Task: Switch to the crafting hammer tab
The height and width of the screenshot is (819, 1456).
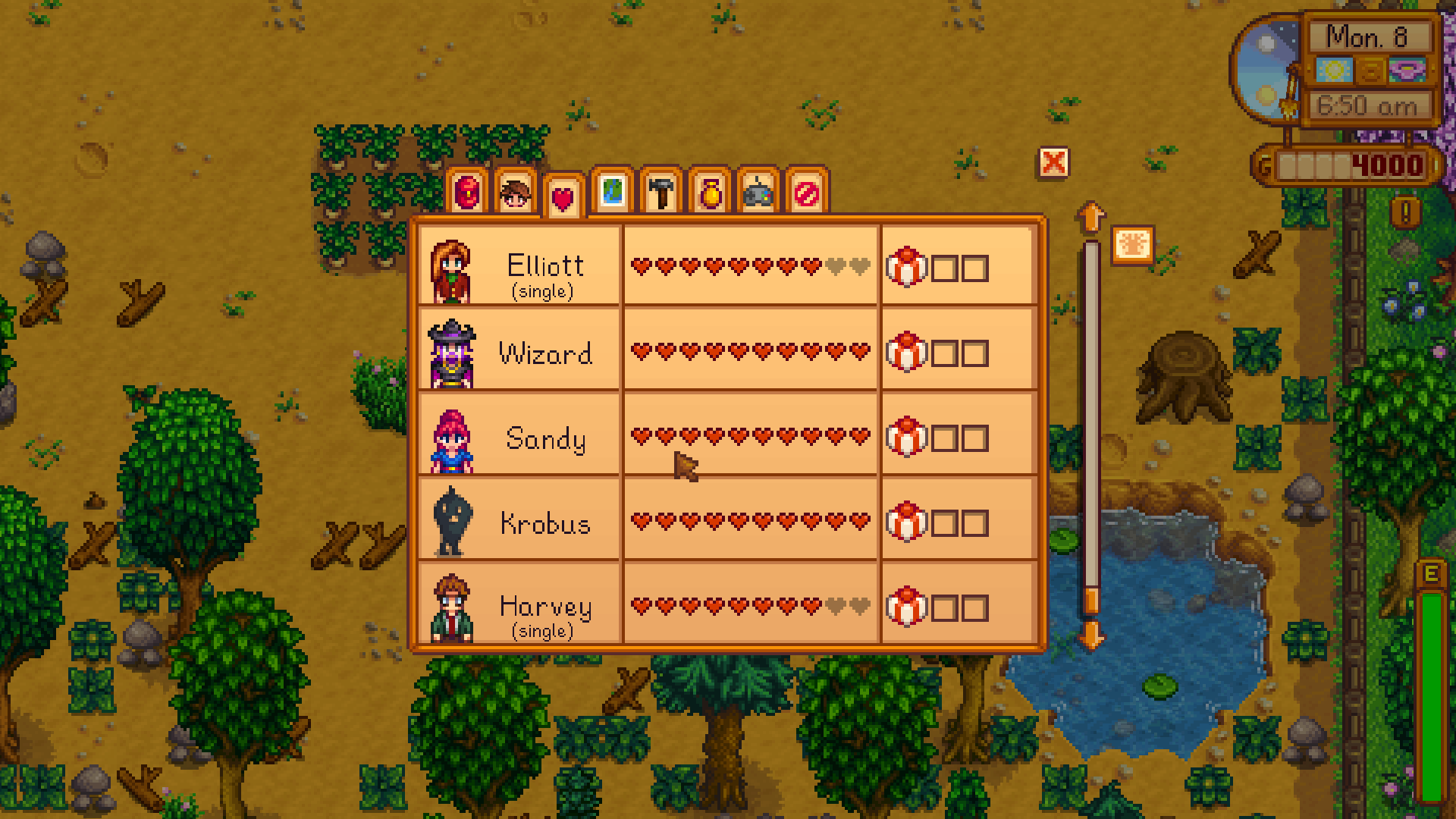Action: coord(661,193)
